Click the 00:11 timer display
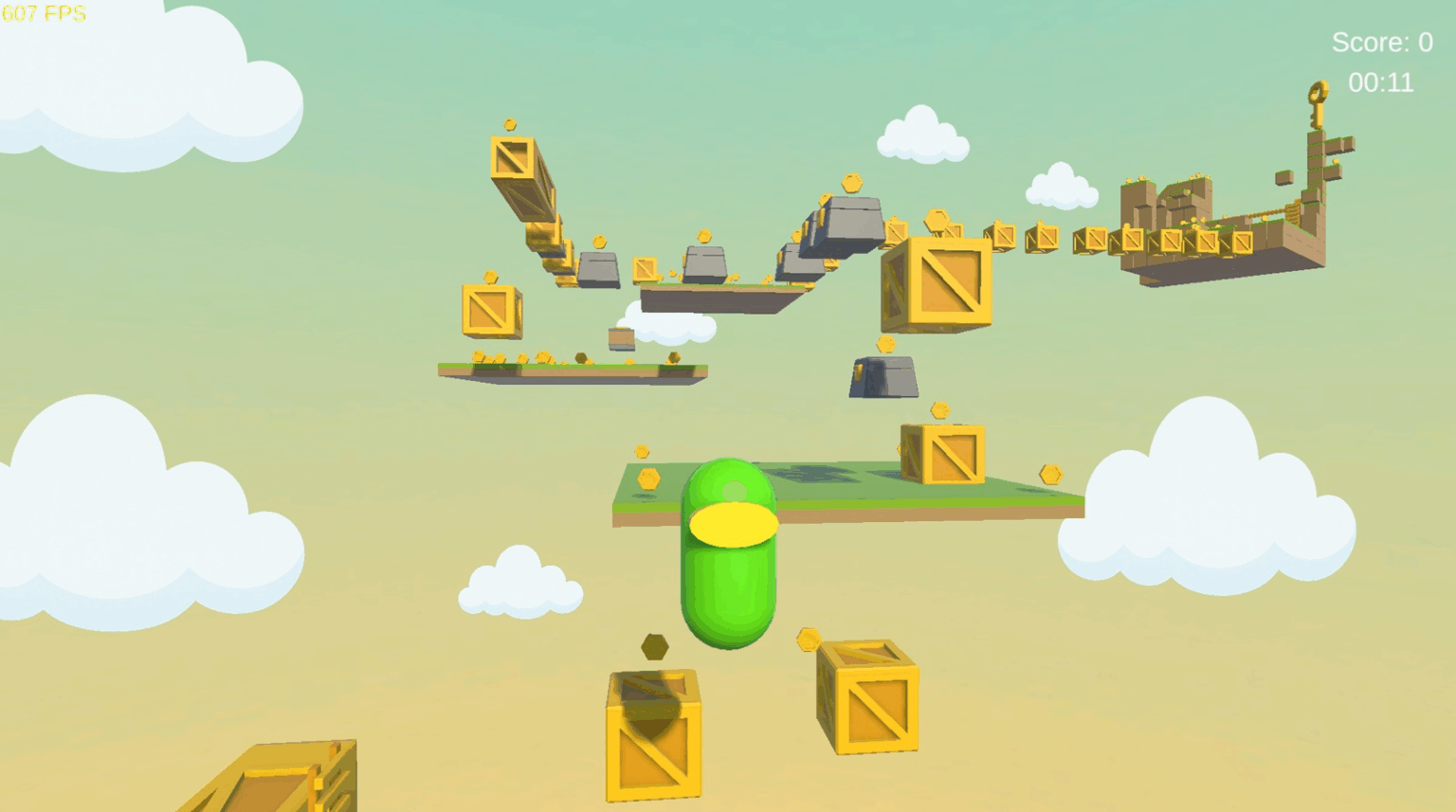 click(x=1381, y=82)
